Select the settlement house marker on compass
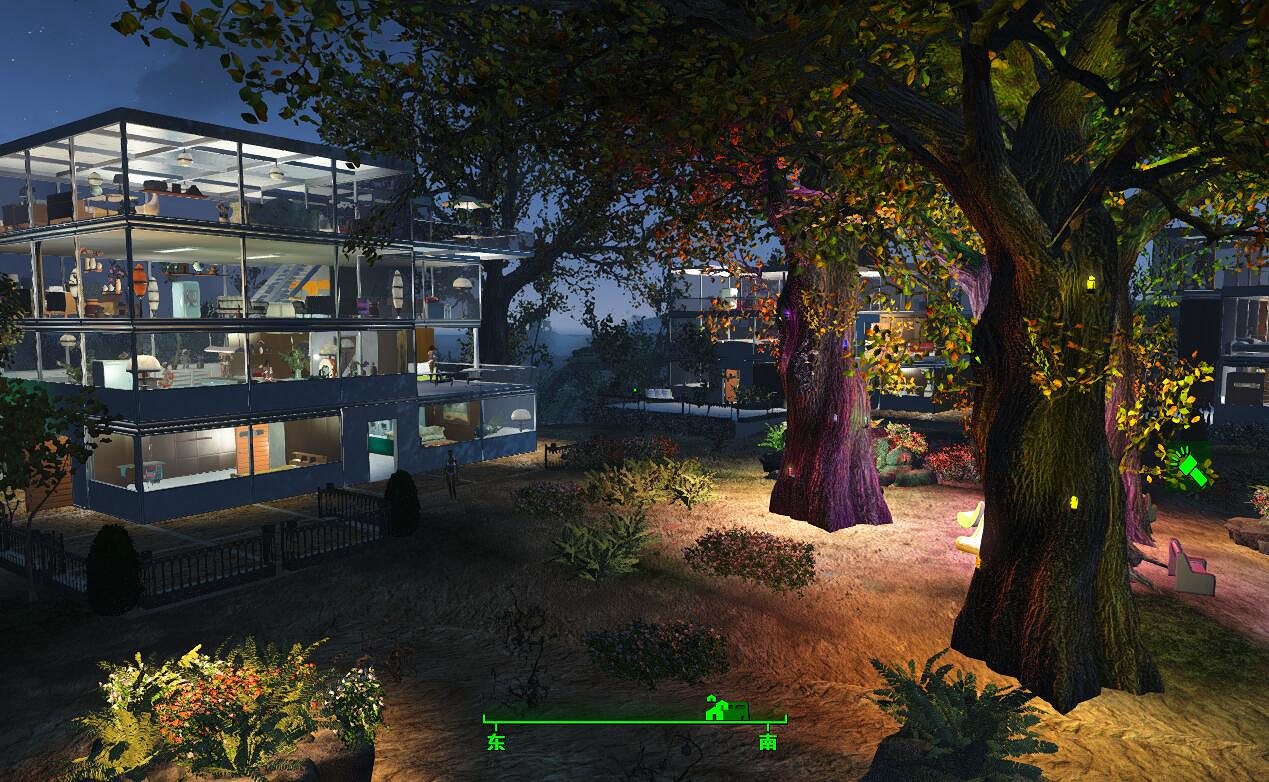1269x782 pixels. point(726,708)
